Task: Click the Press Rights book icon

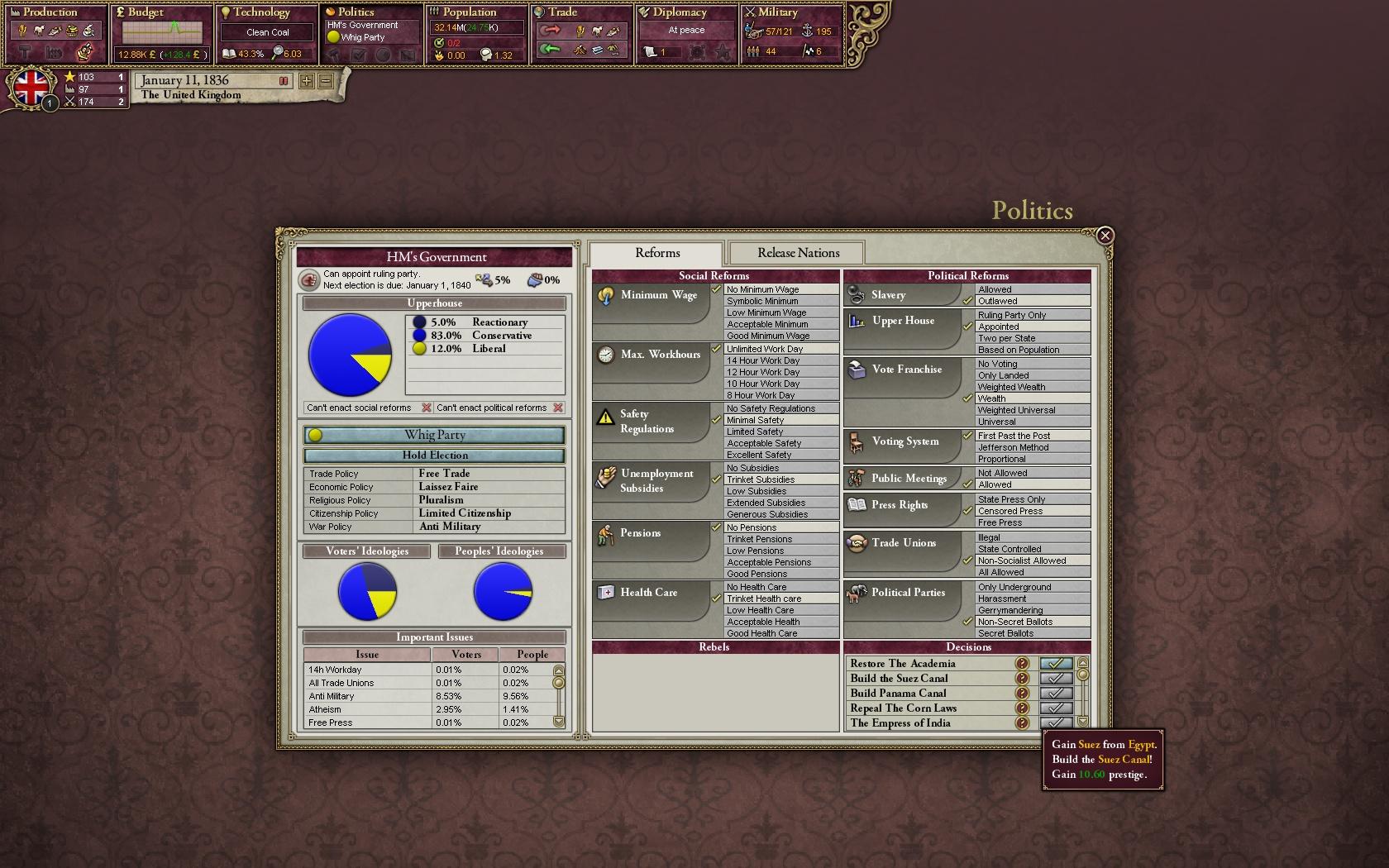Action: [x=856, y=506]
